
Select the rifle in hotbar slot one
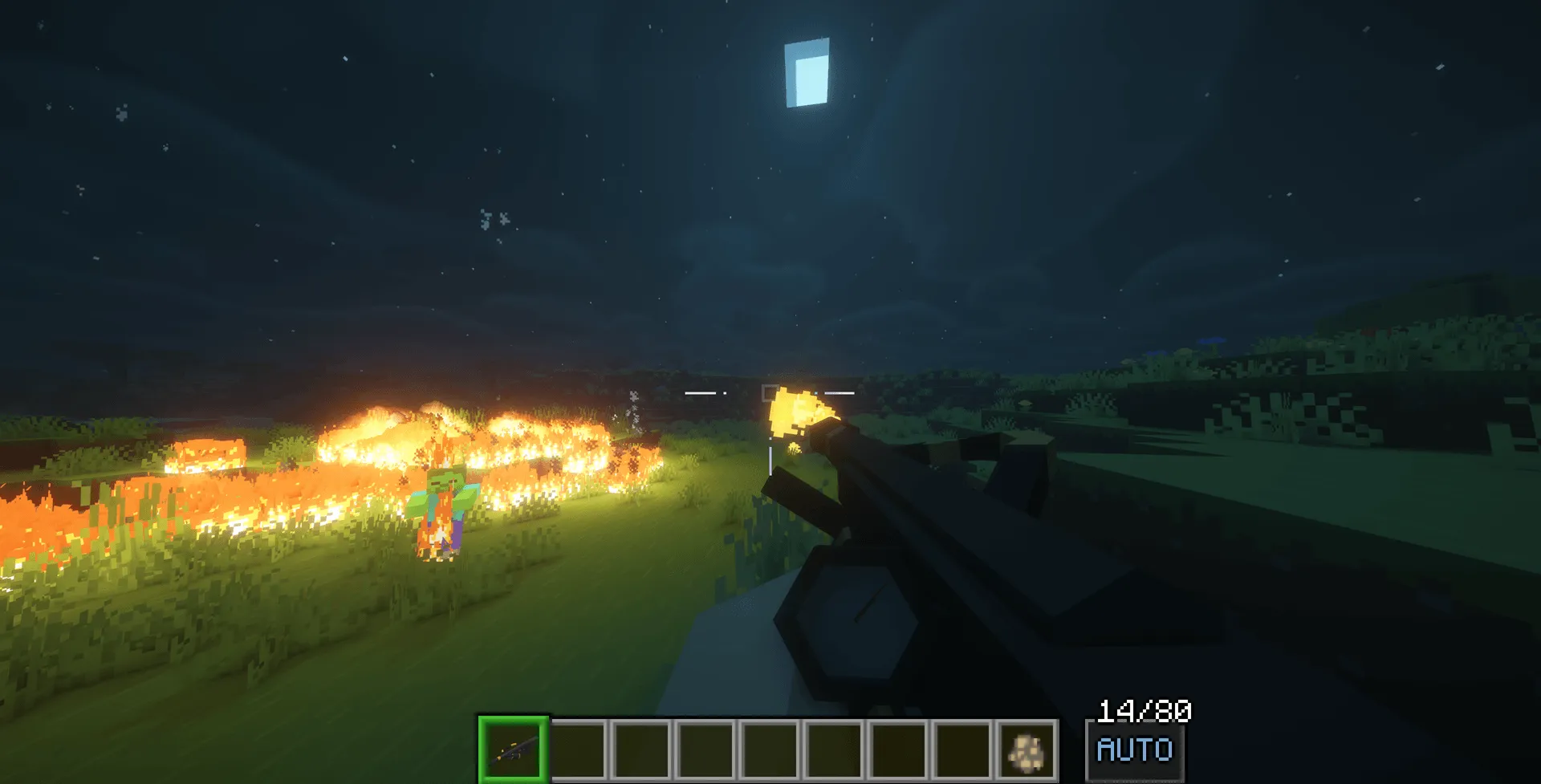click(514, 750)
